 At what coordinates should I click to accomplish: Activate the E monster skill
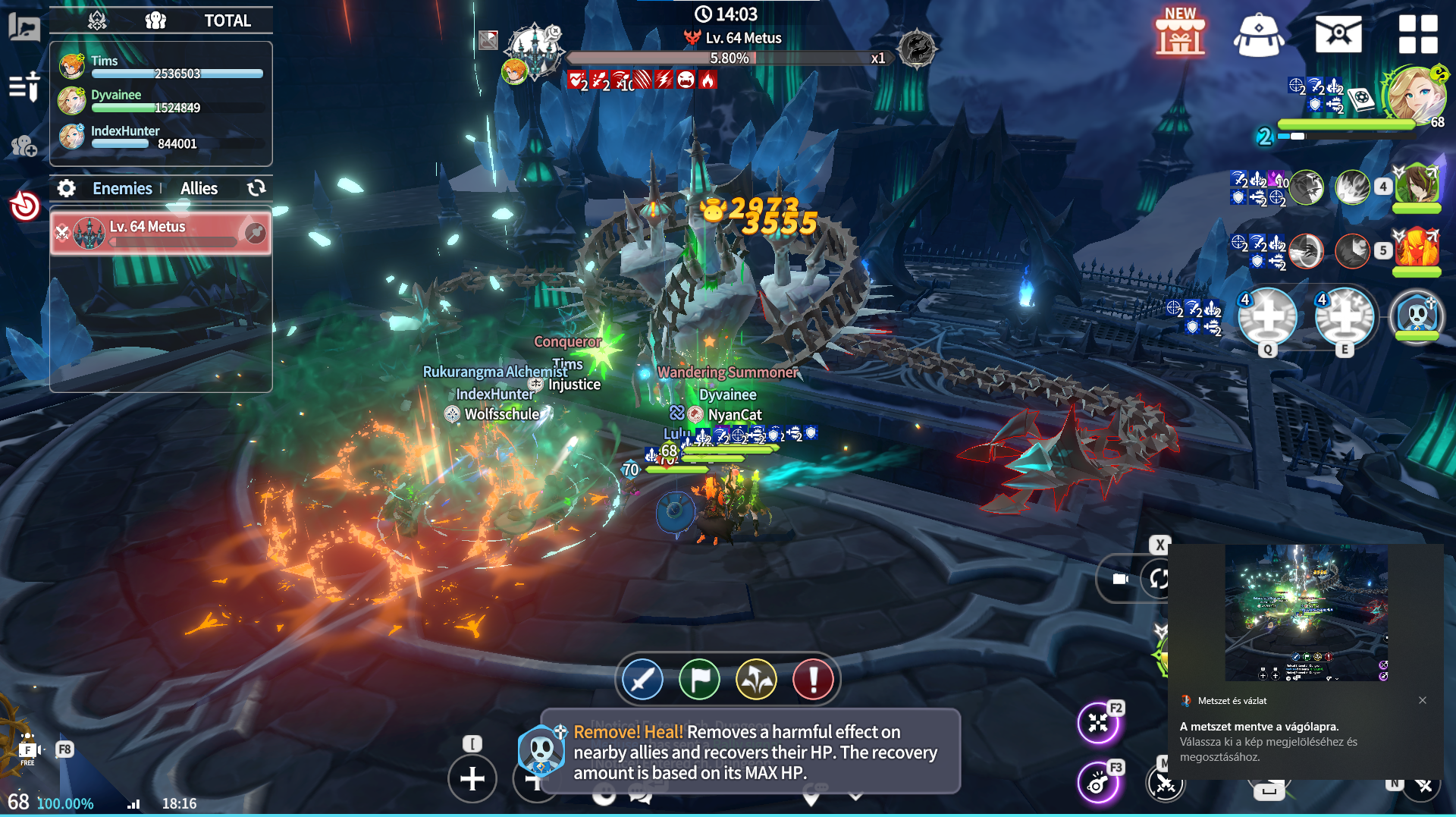[1345, 317]
